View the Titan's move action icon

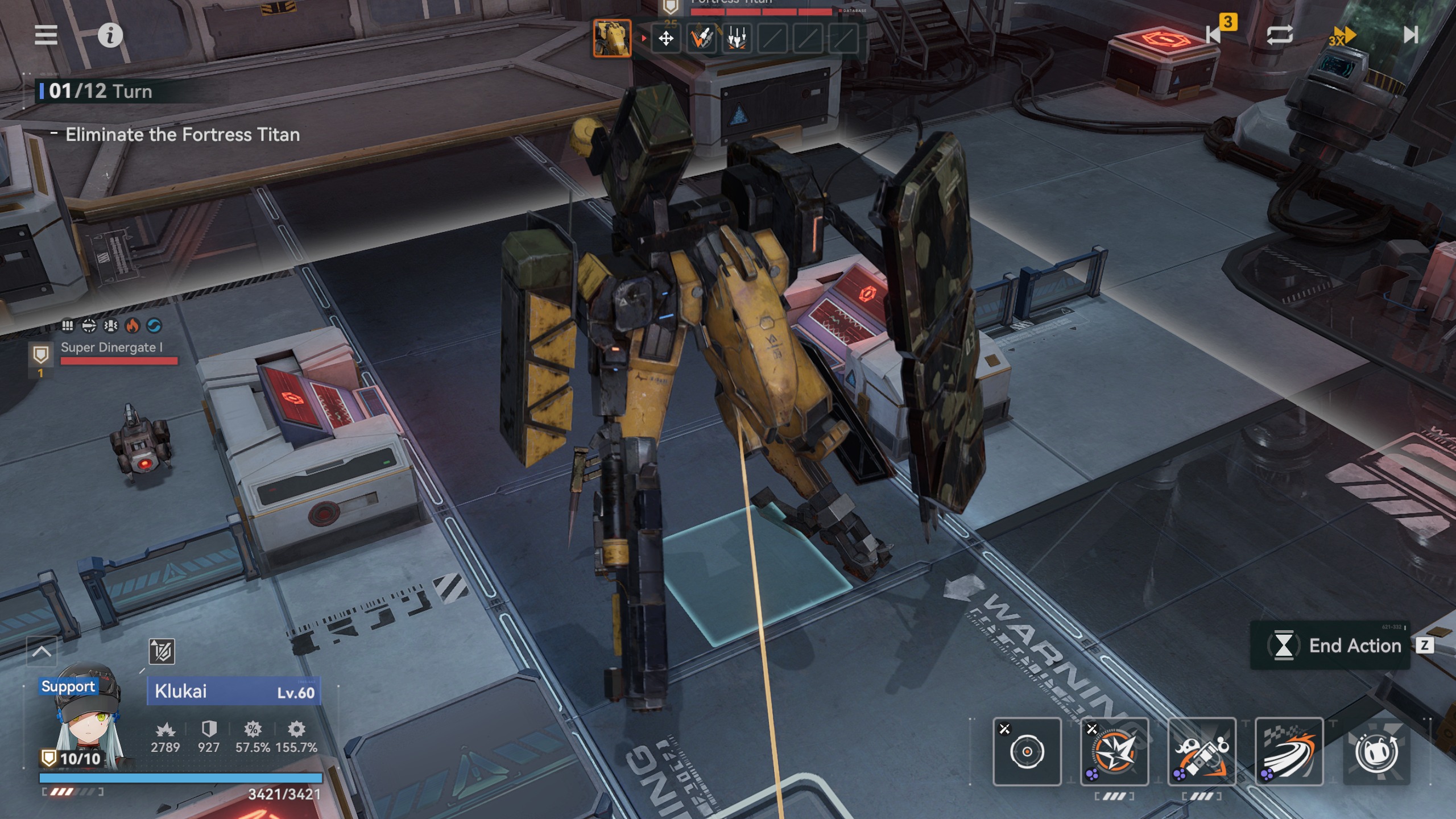(666, 39)
